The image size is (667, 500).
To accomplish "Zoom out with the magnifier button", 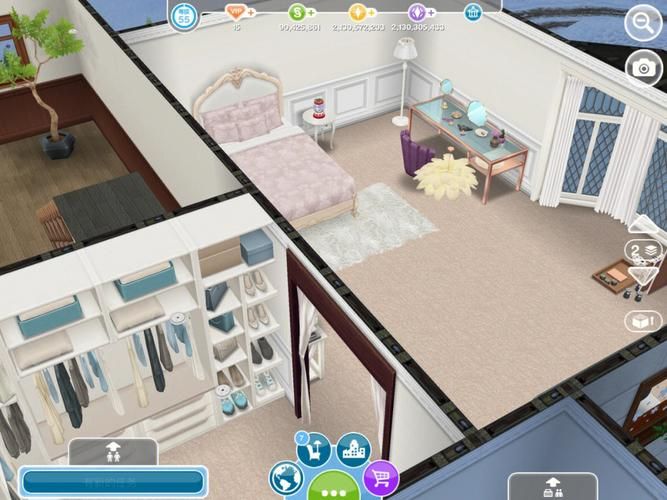I will pyautogui.click(x=641, y=21).
